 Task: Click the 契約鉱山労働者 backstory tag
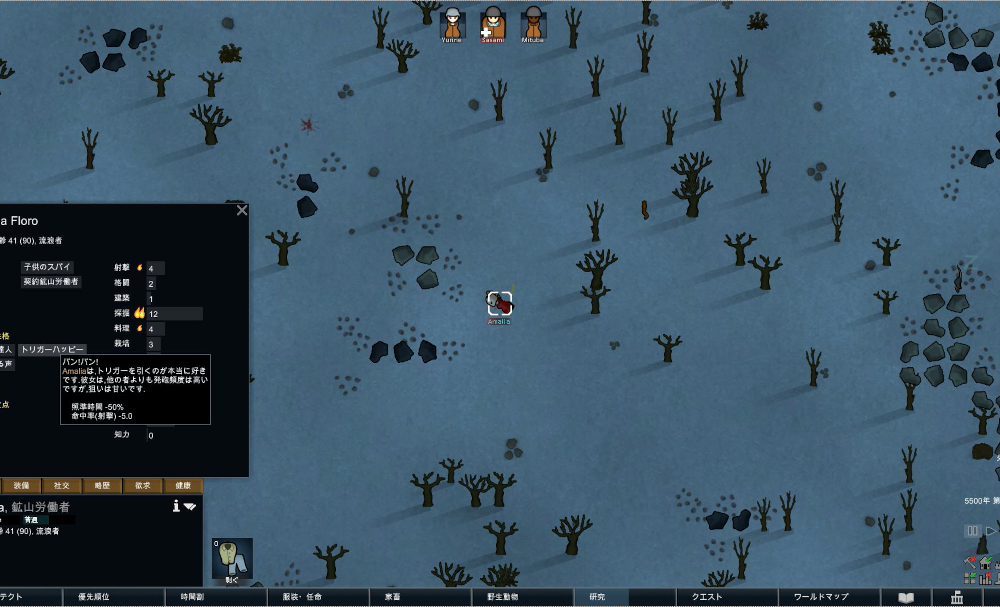(x=51, y=282)
